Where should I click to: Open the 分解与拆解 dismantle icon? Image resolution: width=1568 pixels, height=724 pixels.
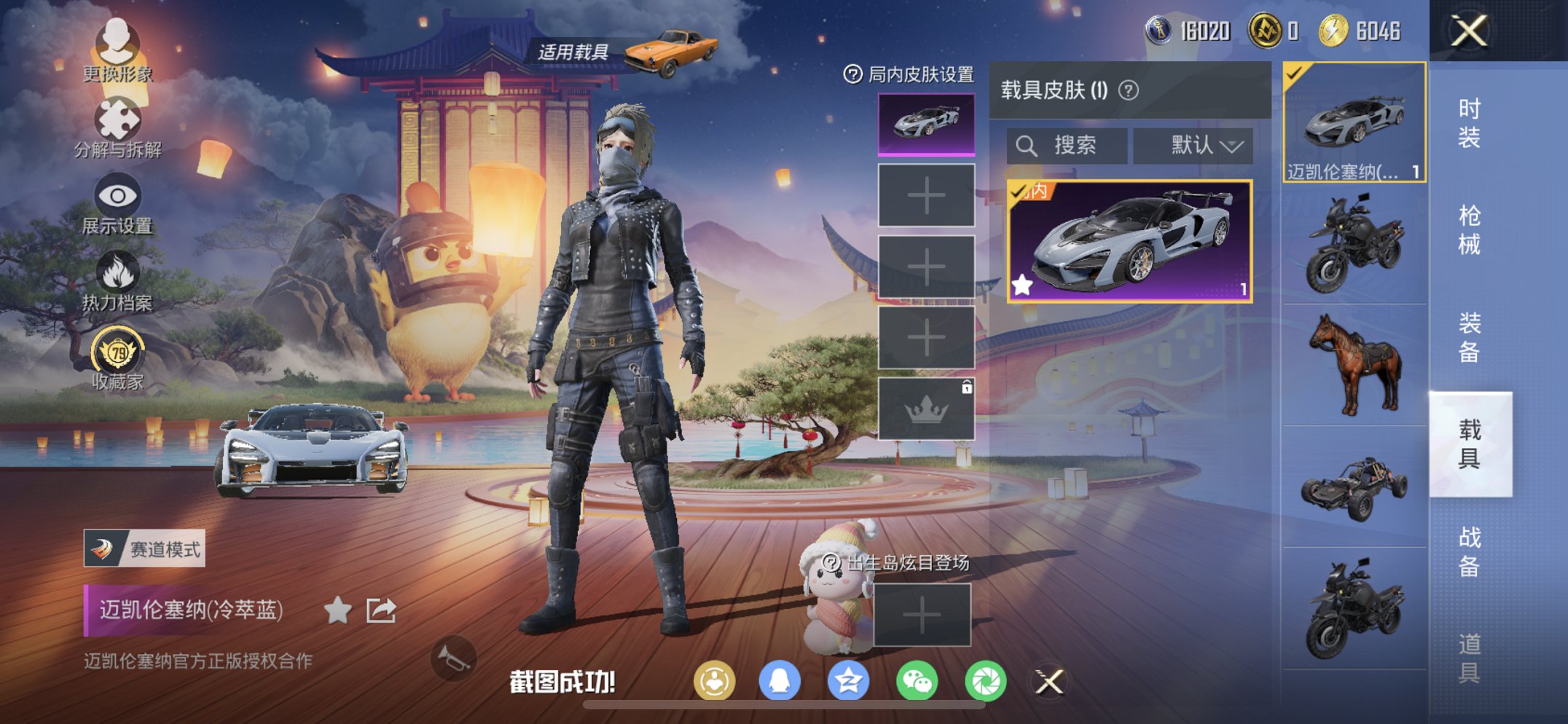pos(117,120)
